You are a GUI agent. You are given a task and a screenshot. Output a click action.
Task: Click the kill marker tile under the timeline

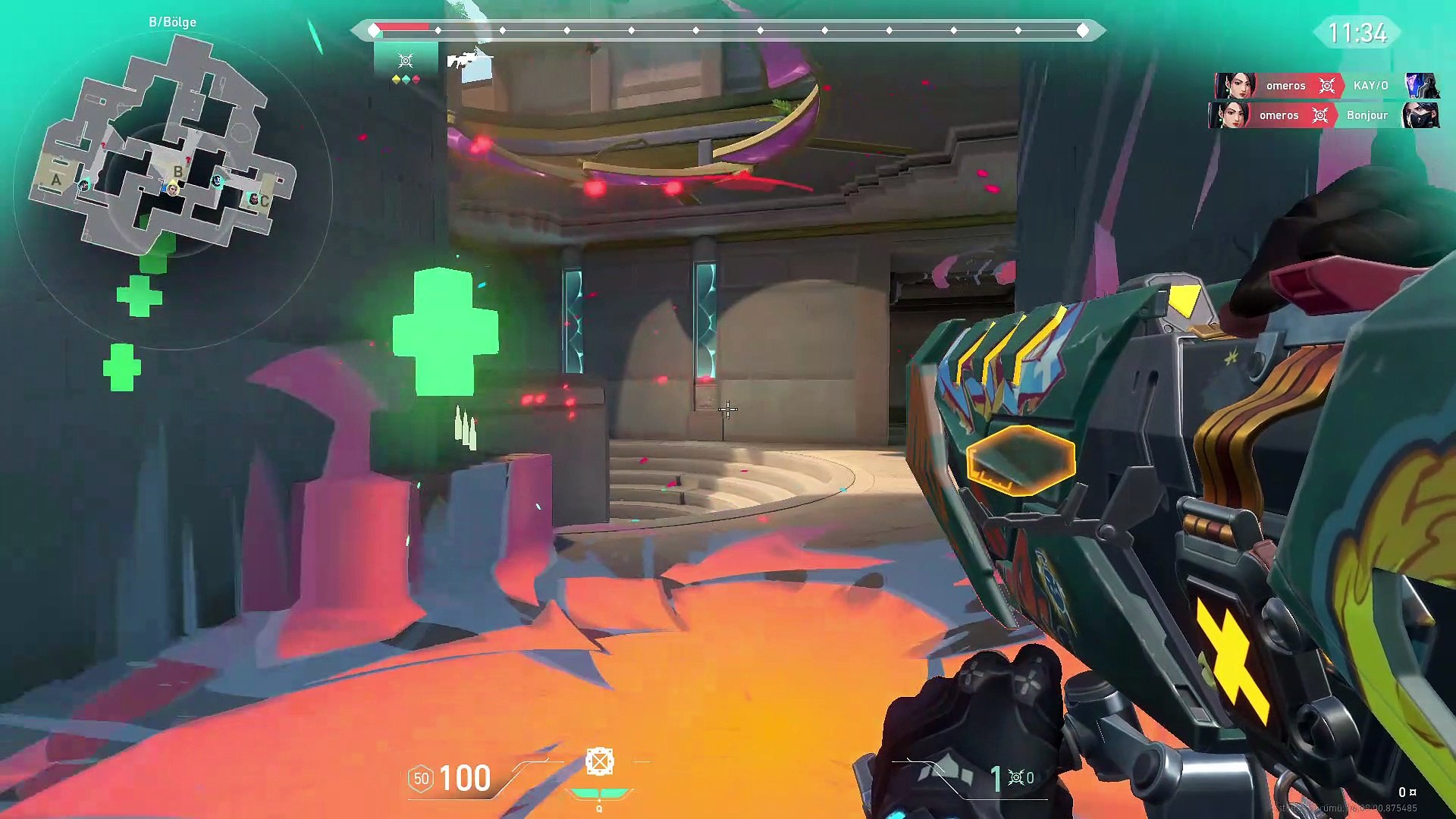pyautogui.click(x=406, y=61)
